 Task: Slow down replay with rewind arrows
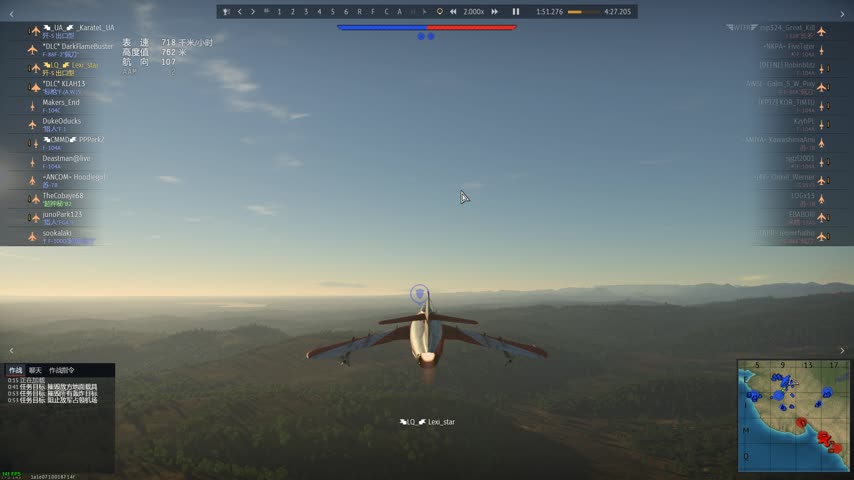454,12
